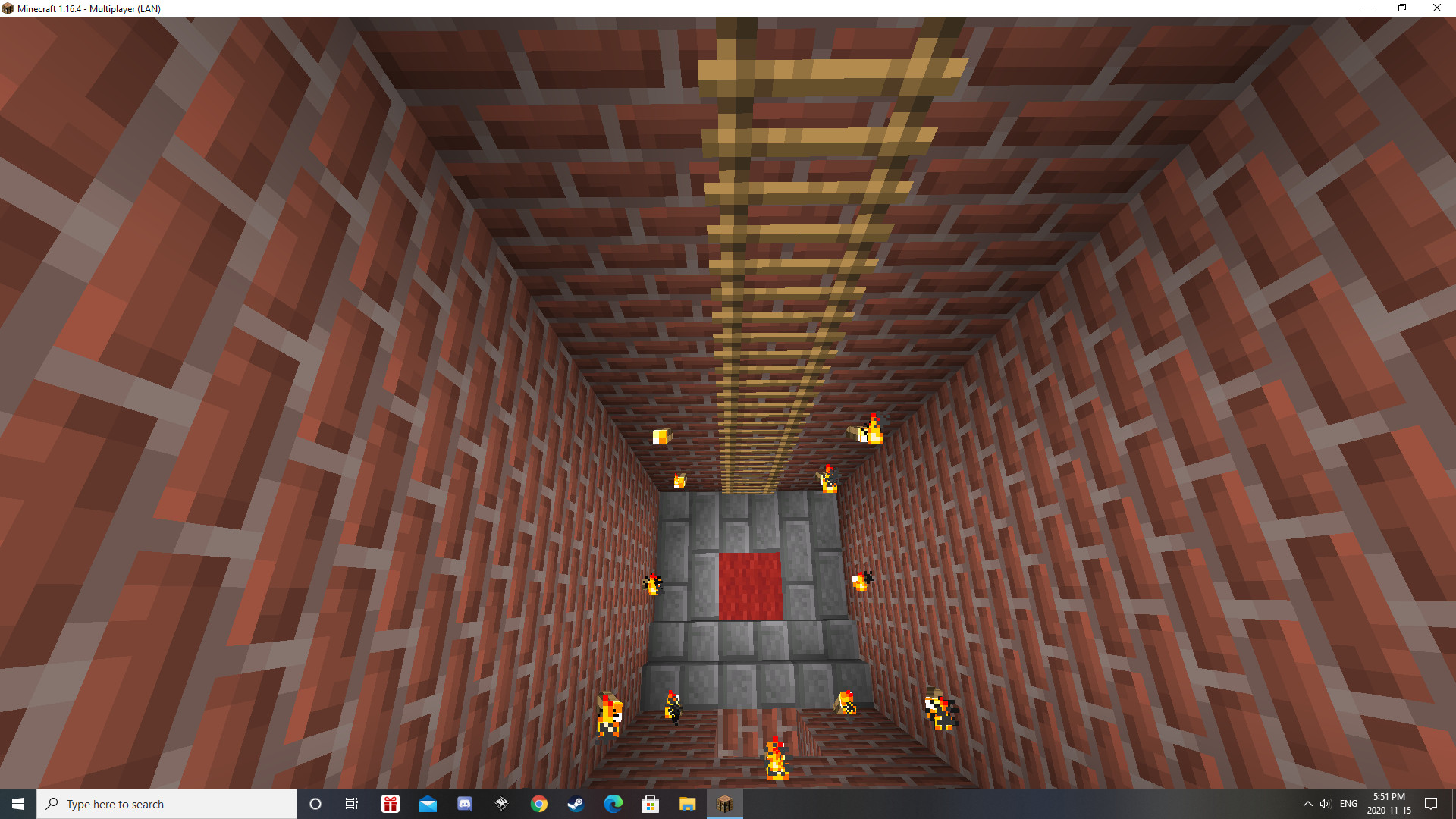Open the Microsoft Store
Screen dimensions: 1456x819
click(651, 803)
